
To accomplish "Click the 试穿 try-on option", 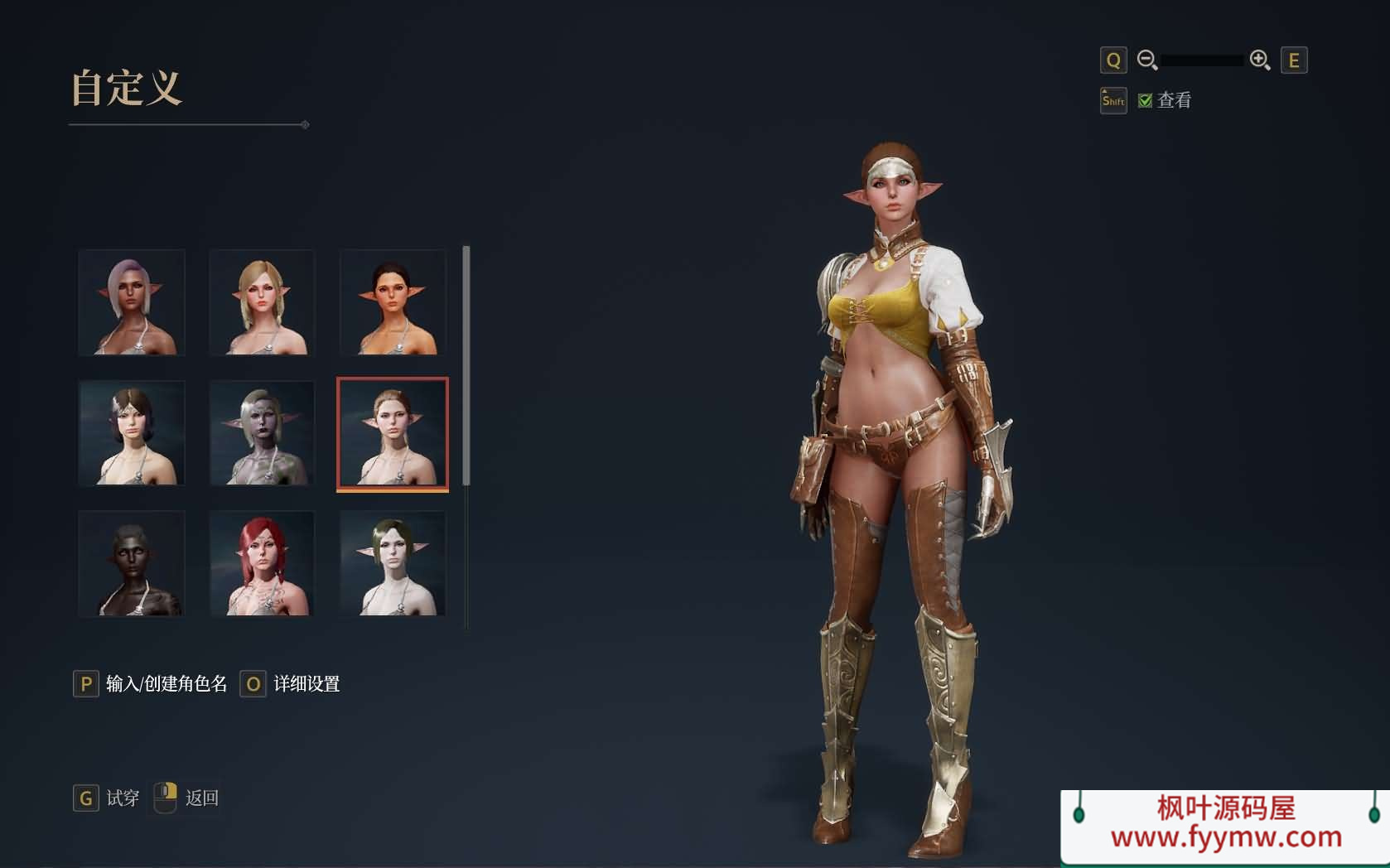I will point(122,798).
